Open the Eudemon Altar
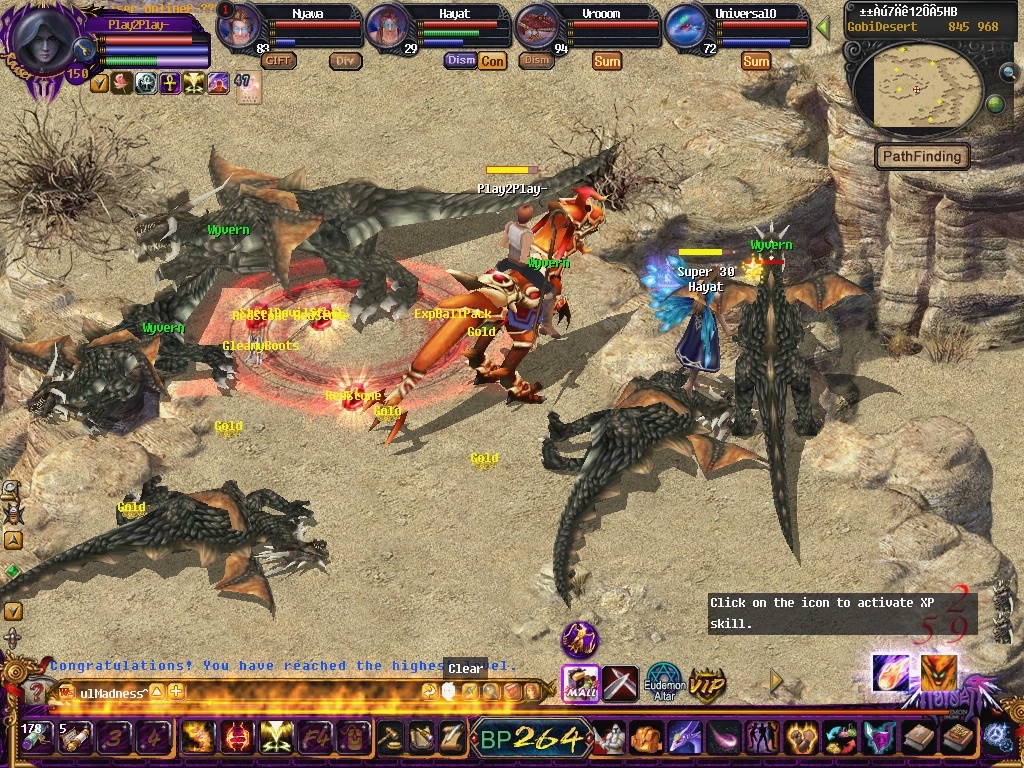Image resolution: width=1024 pixels, height=768 pixels. [x=662, y=683]
